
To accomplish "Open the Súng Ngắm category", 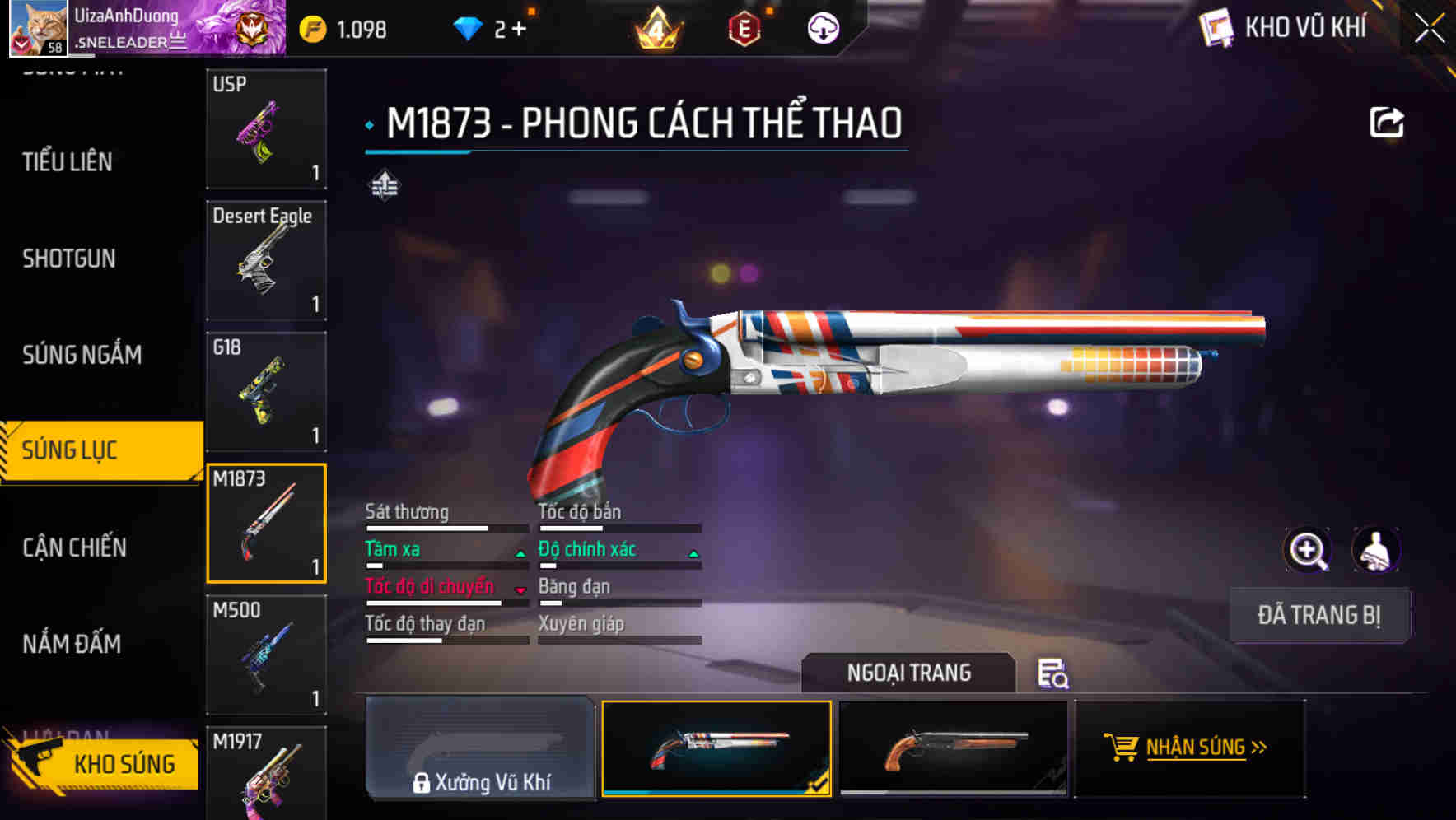I will 82,355.
